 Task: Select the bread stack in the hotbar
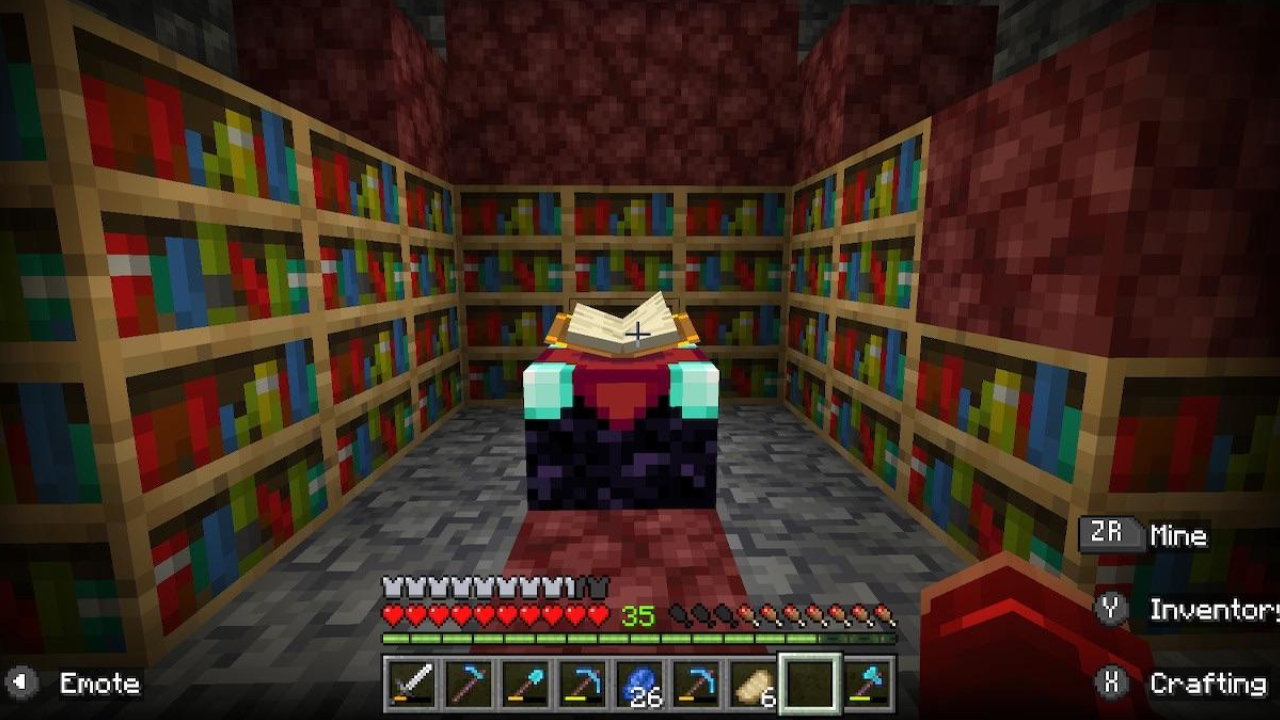(753, 684)
